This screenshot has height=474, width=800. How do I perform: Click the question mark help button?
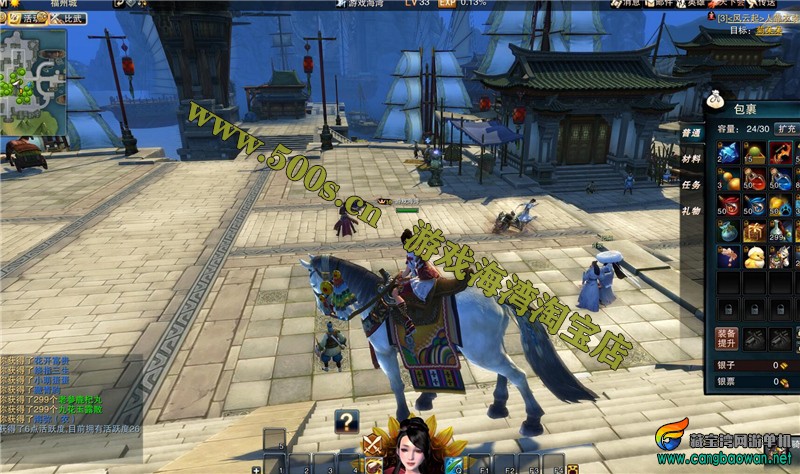pyautogui.click(x=346, y=420)
